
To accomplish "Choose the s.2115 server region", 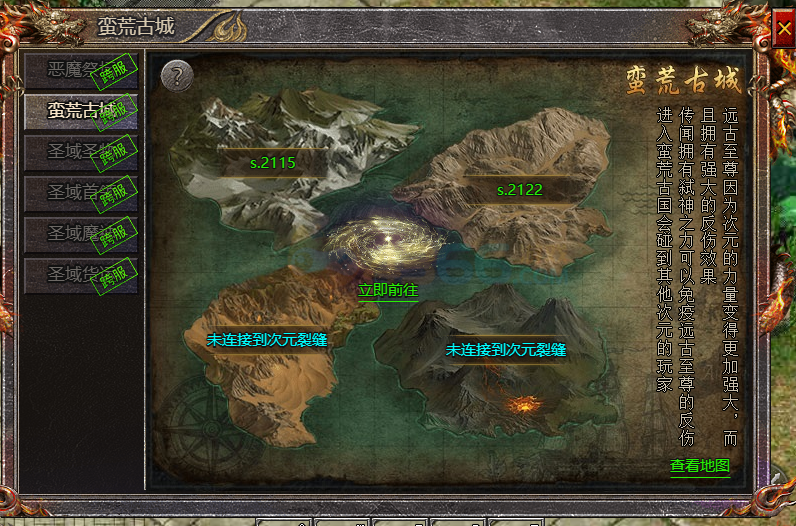I will click(273, 162).
